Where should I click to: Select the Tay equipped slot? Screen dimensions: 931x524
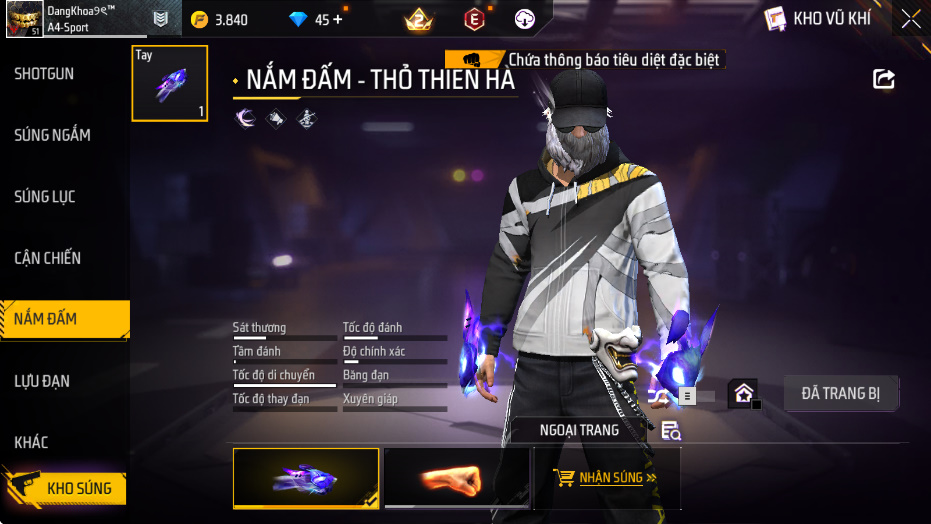tap(170, 83)
